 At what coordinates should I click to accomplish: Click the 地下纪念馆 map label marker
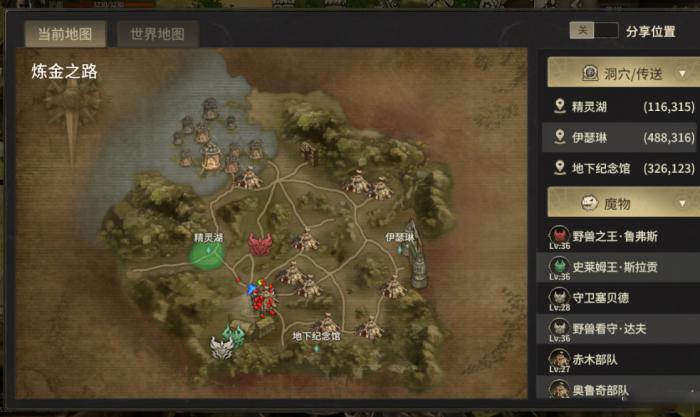pyautogui.click(x=316, y=336)
